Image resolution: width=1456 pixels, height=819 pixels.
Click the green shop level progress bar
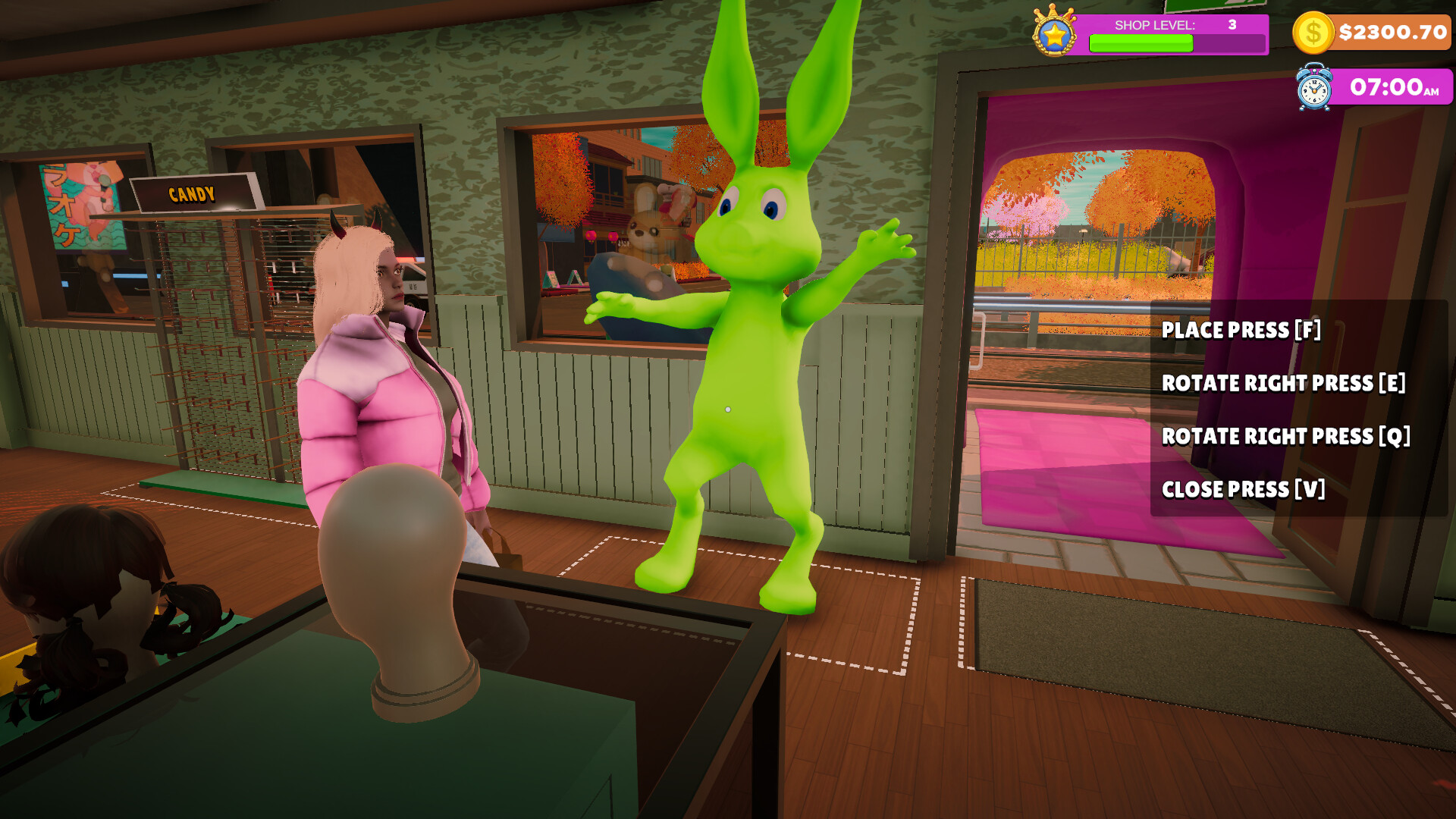click(x=1141, y=45)
